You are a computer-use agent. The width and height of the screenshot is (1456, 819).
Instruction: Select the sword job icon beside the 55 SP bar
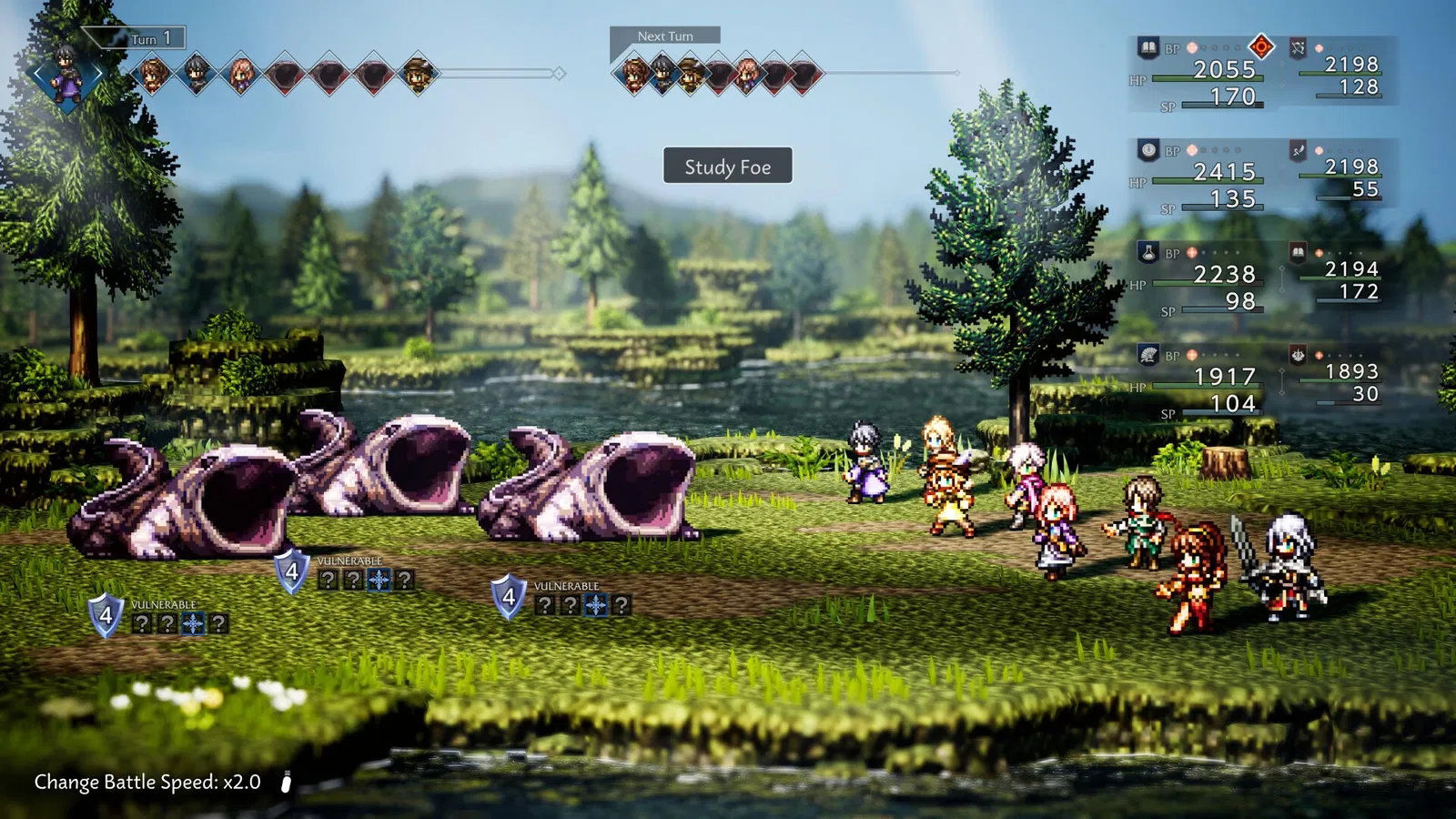tap(1297, 150)
